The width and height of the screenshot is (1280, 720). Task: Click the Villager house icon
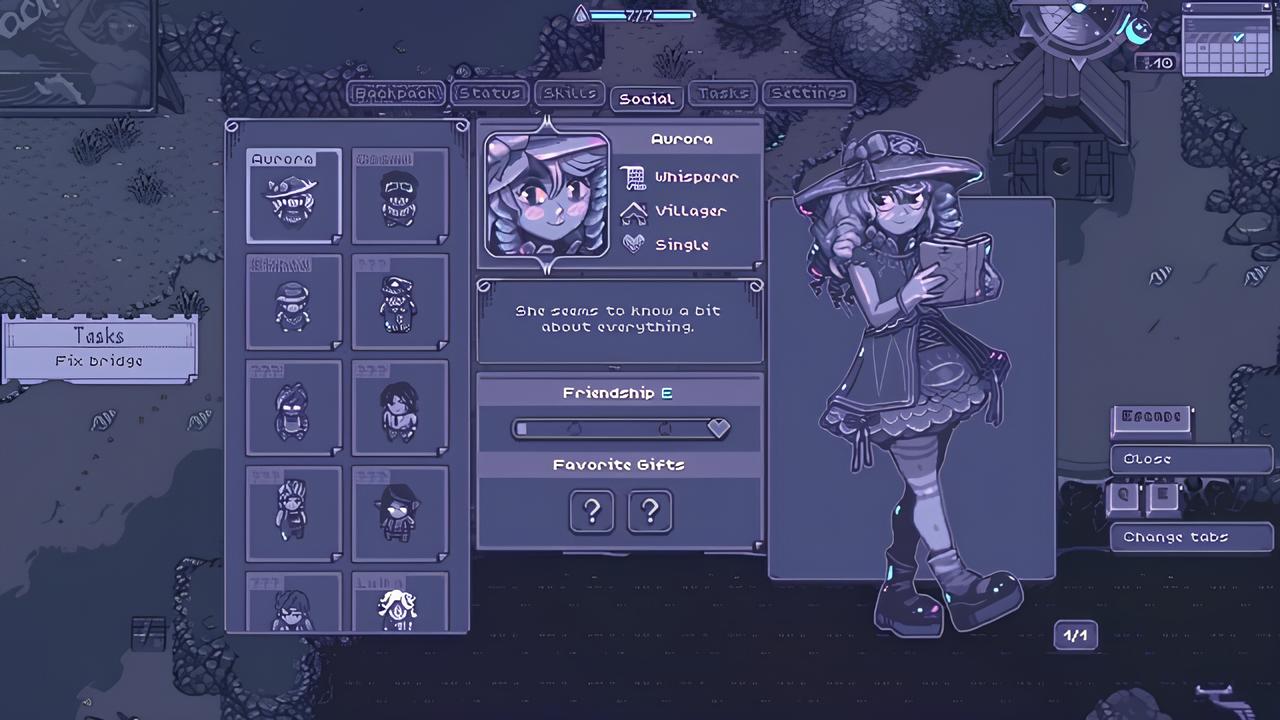pyautogui.click(x=633, y=211)
